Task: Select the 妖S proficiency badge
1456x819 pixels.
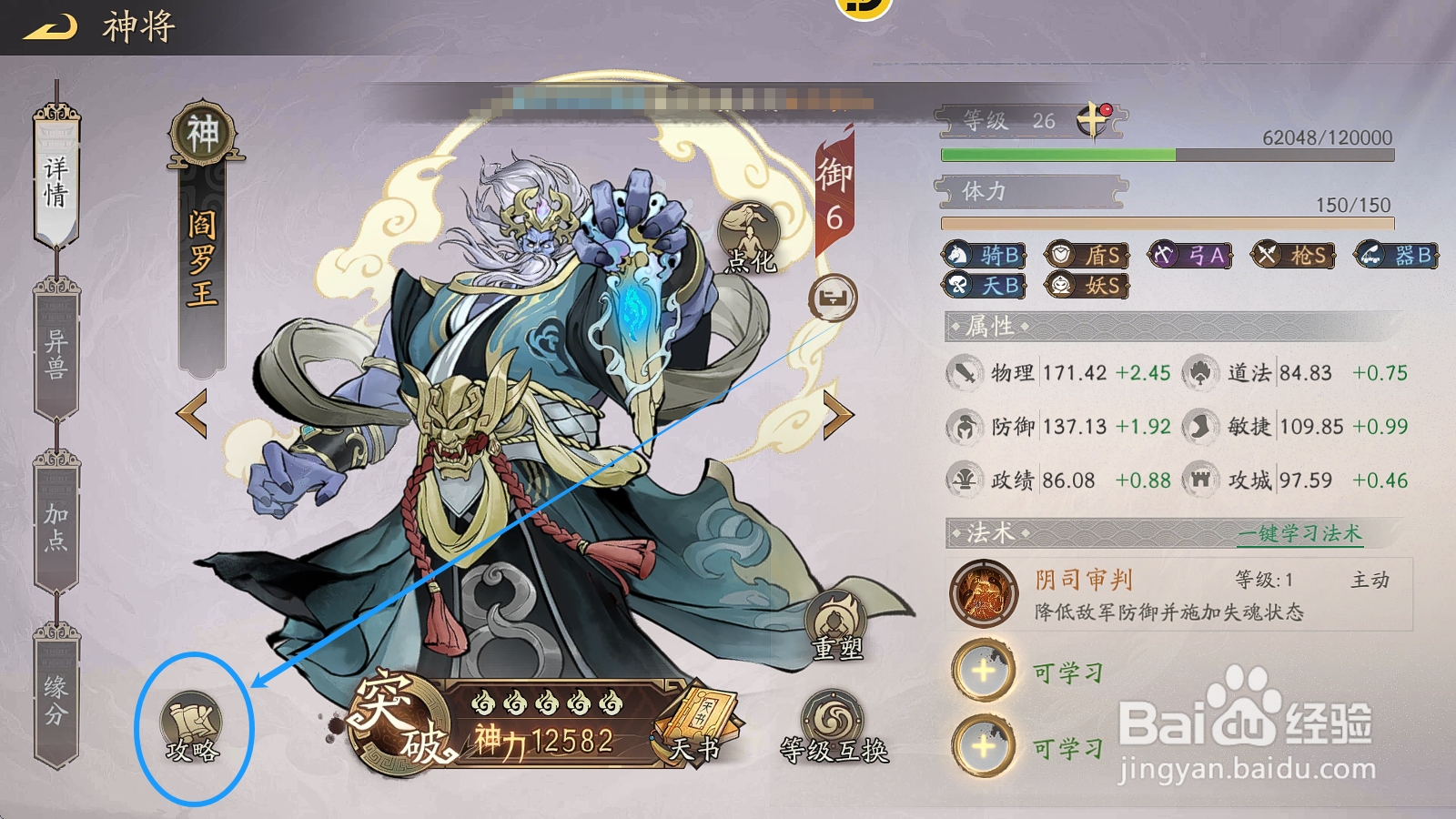Action: click(1087, 288)
